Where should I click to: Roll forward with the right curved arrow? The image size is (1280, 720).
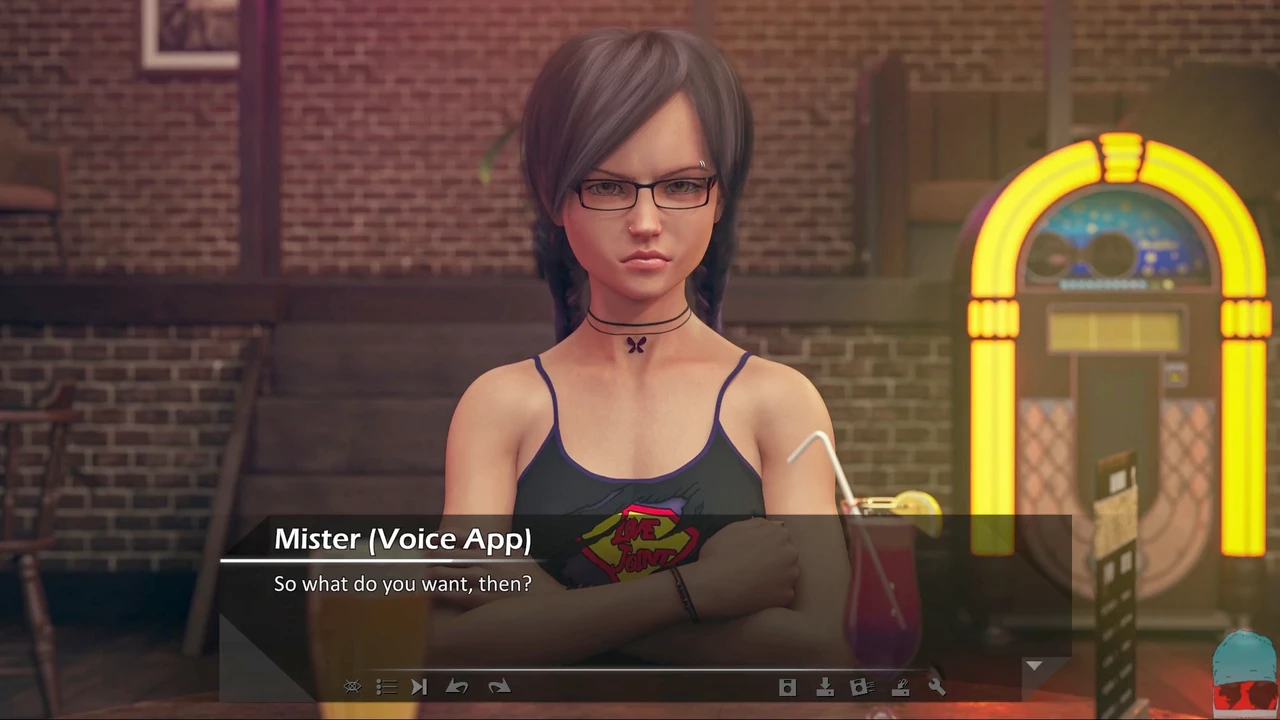[x=499, y=687]
